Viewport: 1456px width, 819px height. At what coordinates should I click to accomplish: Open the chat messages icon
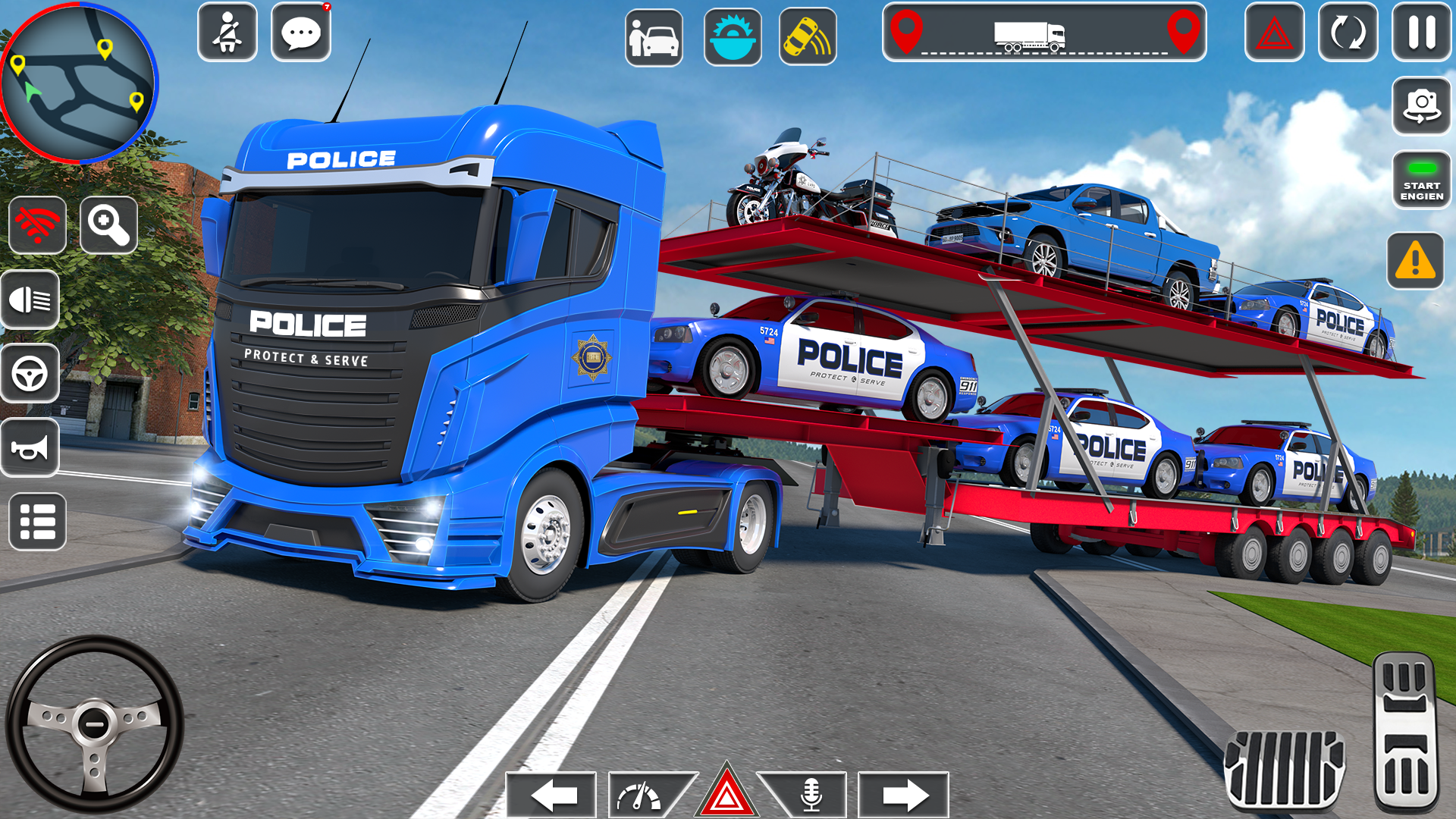(x=301, y=33)
